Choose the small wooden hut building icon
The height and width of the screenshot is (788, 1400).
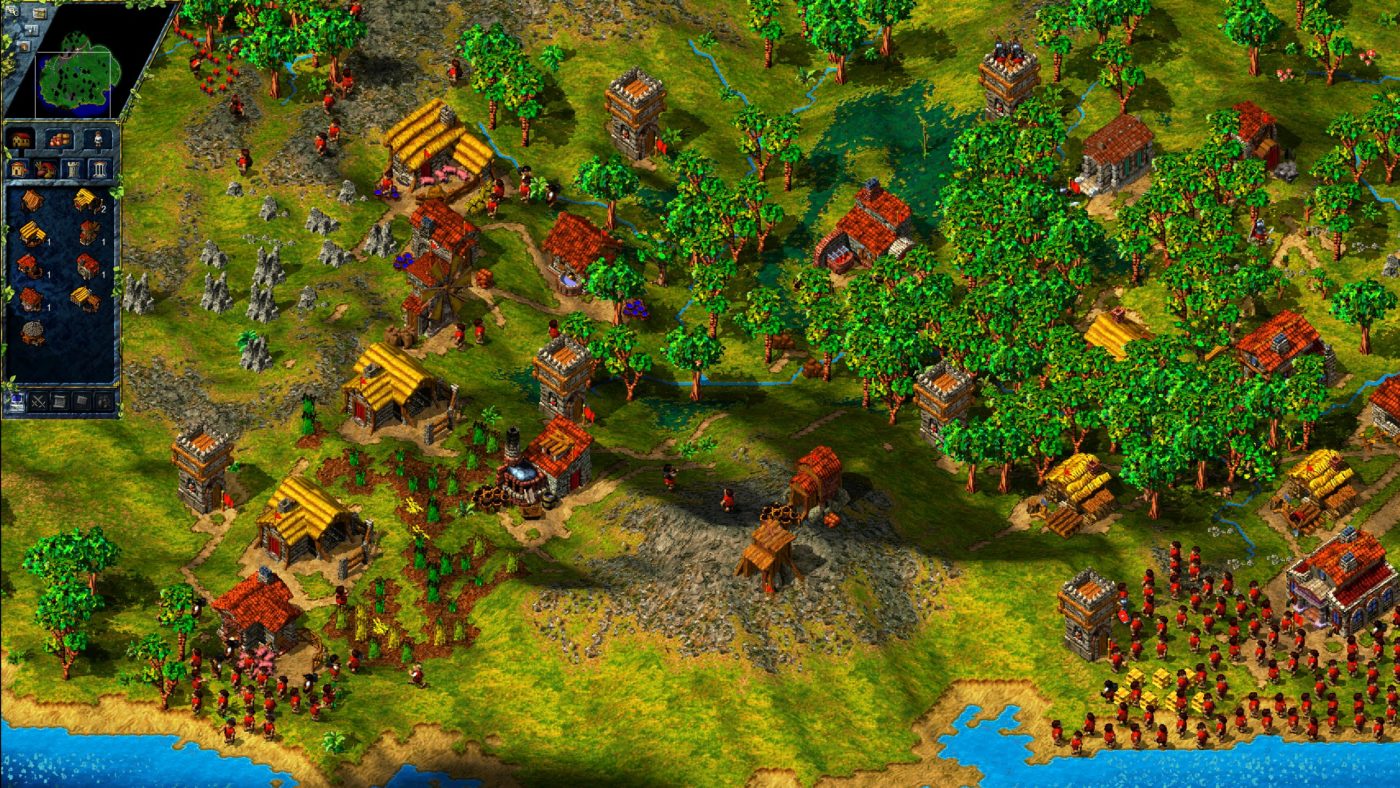click(32, 201)
